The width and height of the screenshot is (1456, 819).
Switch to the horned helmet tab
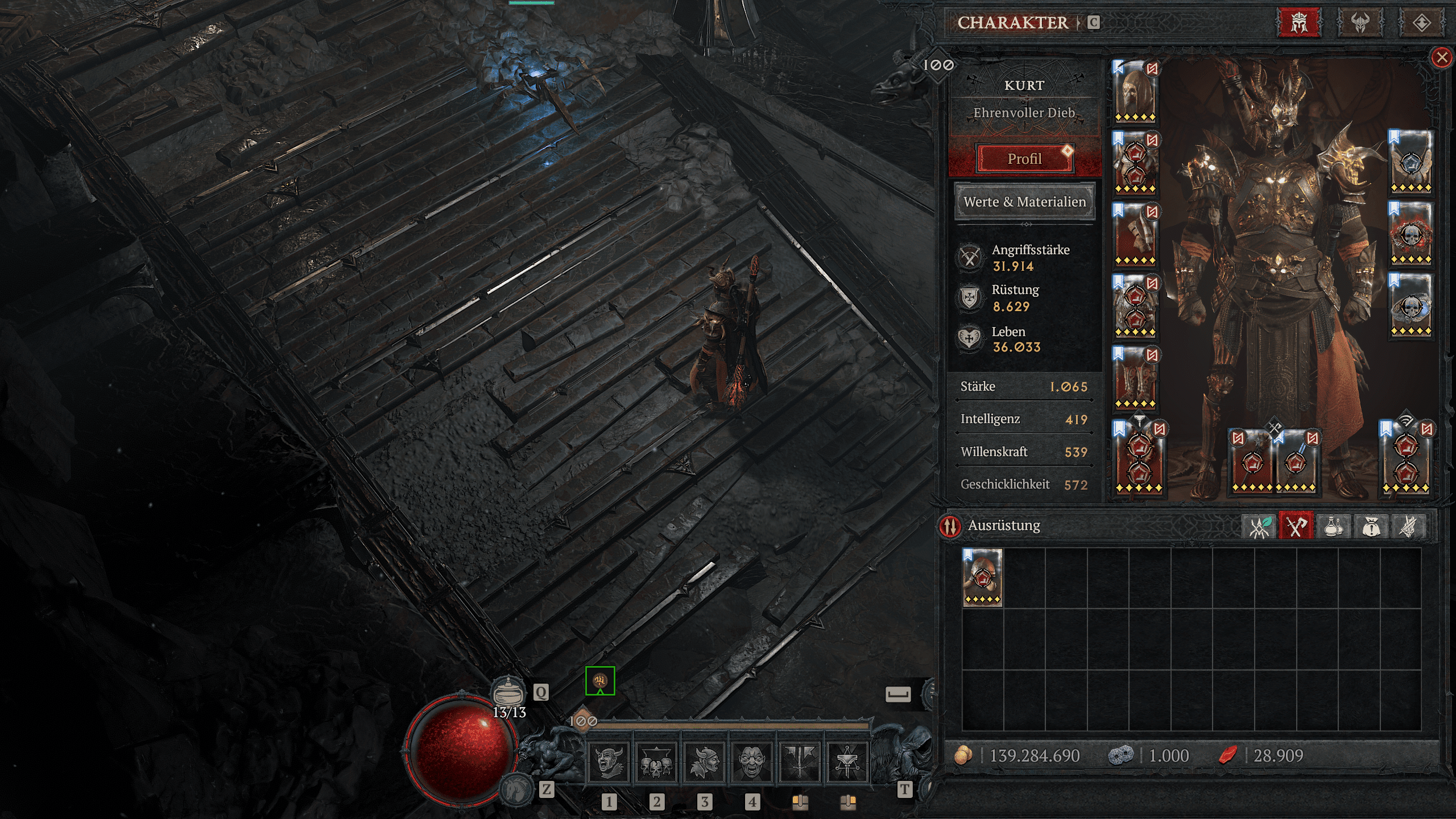pos(1360,23)
